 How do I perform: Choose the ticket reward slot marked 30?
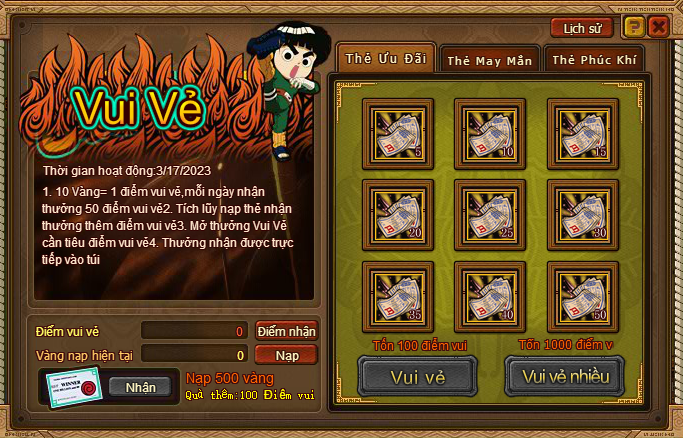[x=580, y=211]
